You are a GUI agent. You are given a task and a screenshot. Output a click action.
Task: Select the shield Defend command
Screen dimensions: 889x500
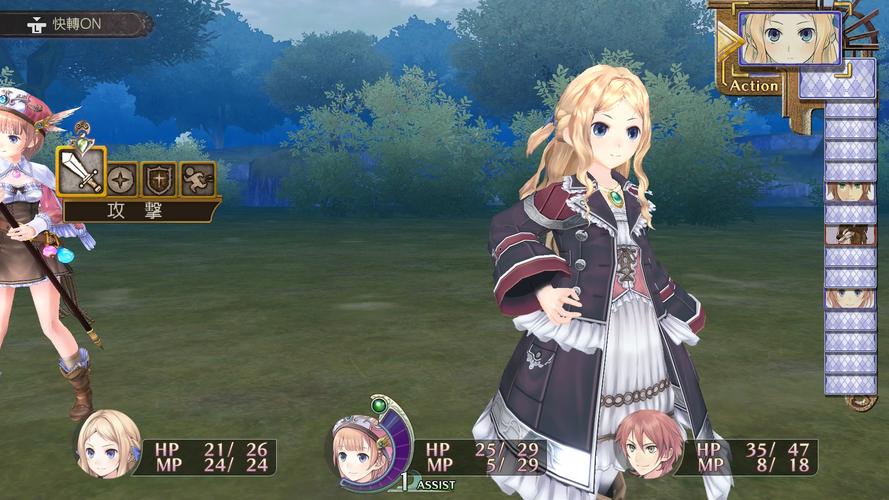pyautogui.click(x=159, y=179)
